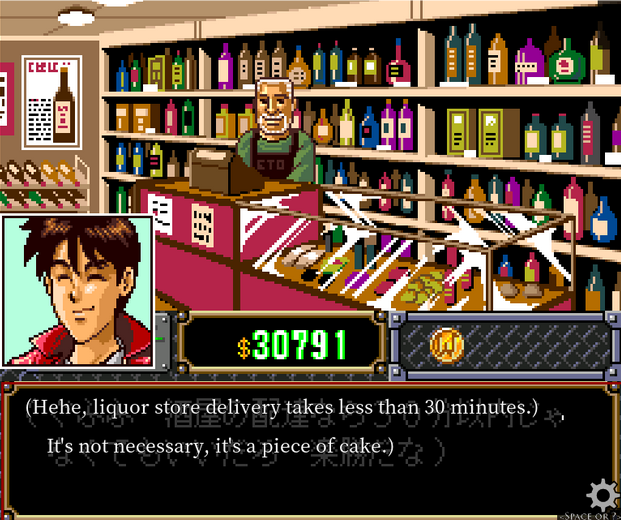
Task: Select the gold coin item icon
Action: pos(446,343)
